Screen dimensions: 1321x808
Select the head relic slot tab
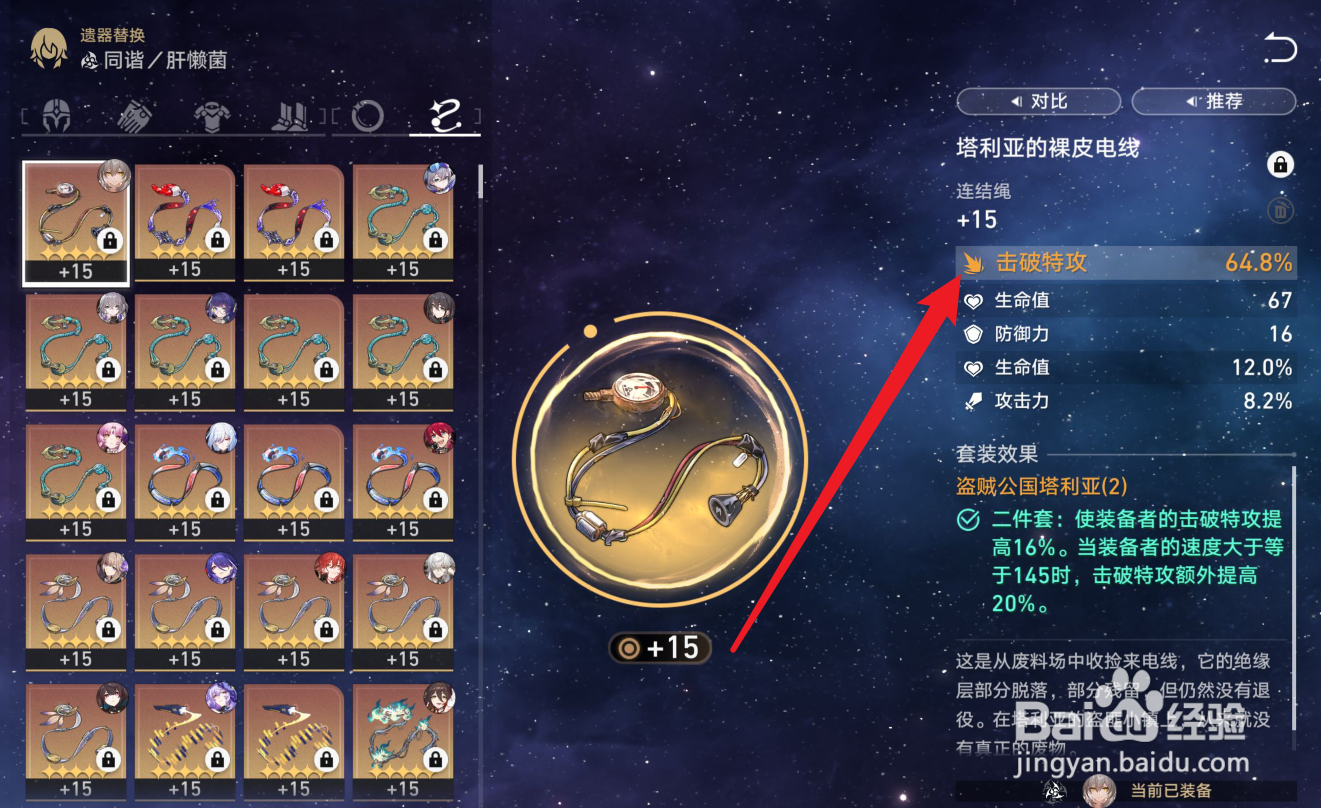[57, 115]
